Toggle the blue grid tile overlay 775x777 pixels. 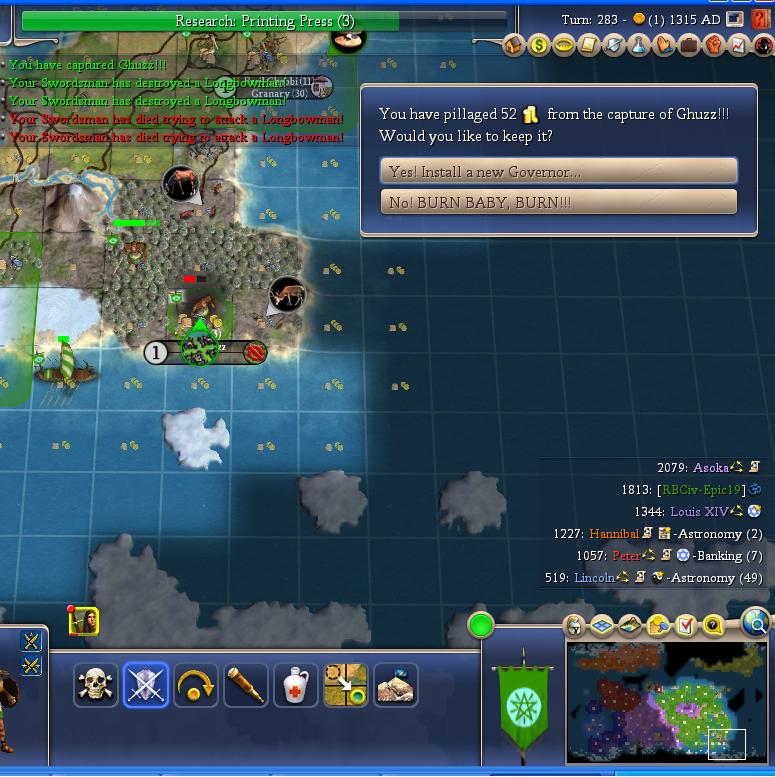pyautogui.click(x=602, y=626)
